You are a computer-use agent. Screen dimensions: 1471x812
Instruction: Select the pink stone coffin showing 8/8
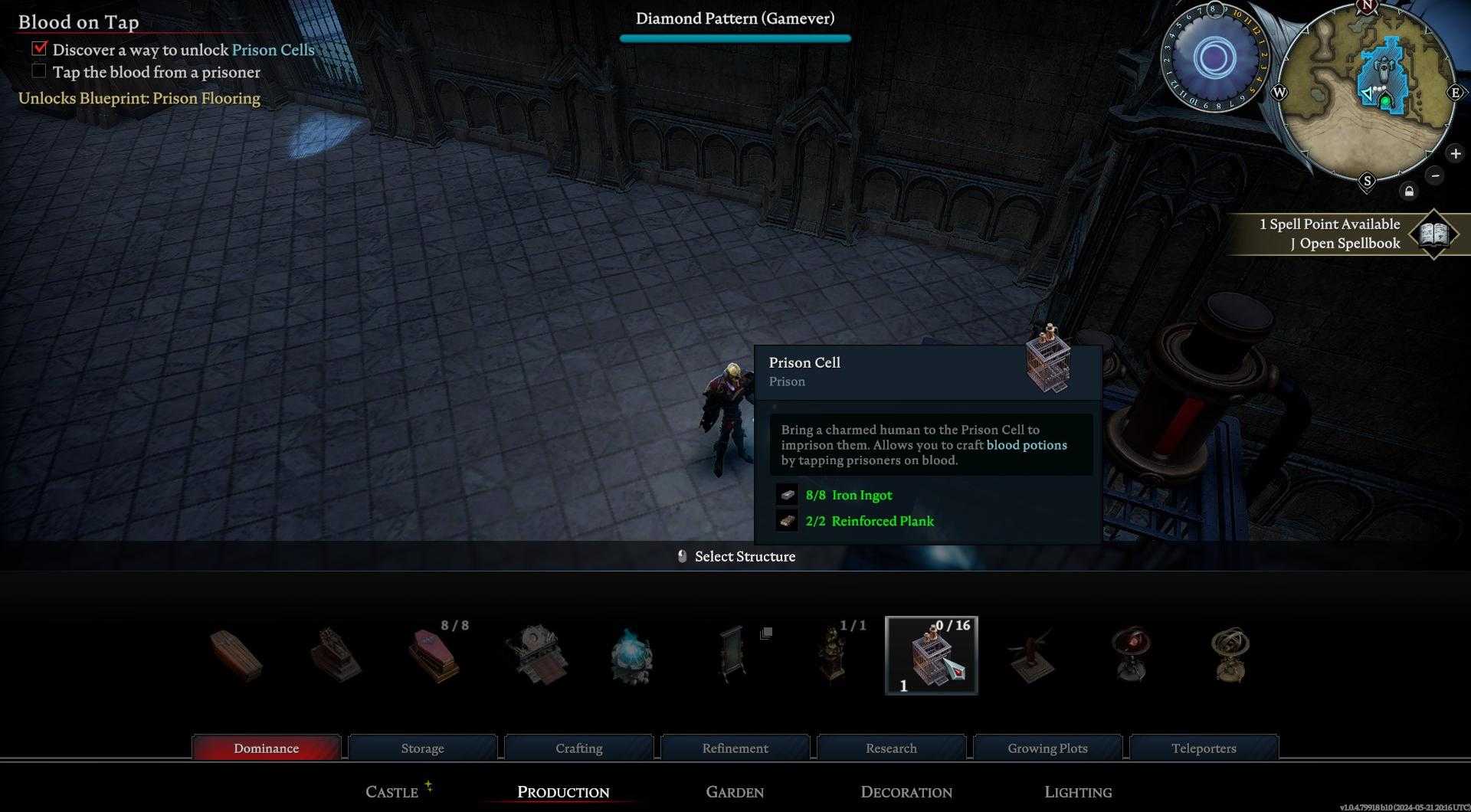[434, 657]
